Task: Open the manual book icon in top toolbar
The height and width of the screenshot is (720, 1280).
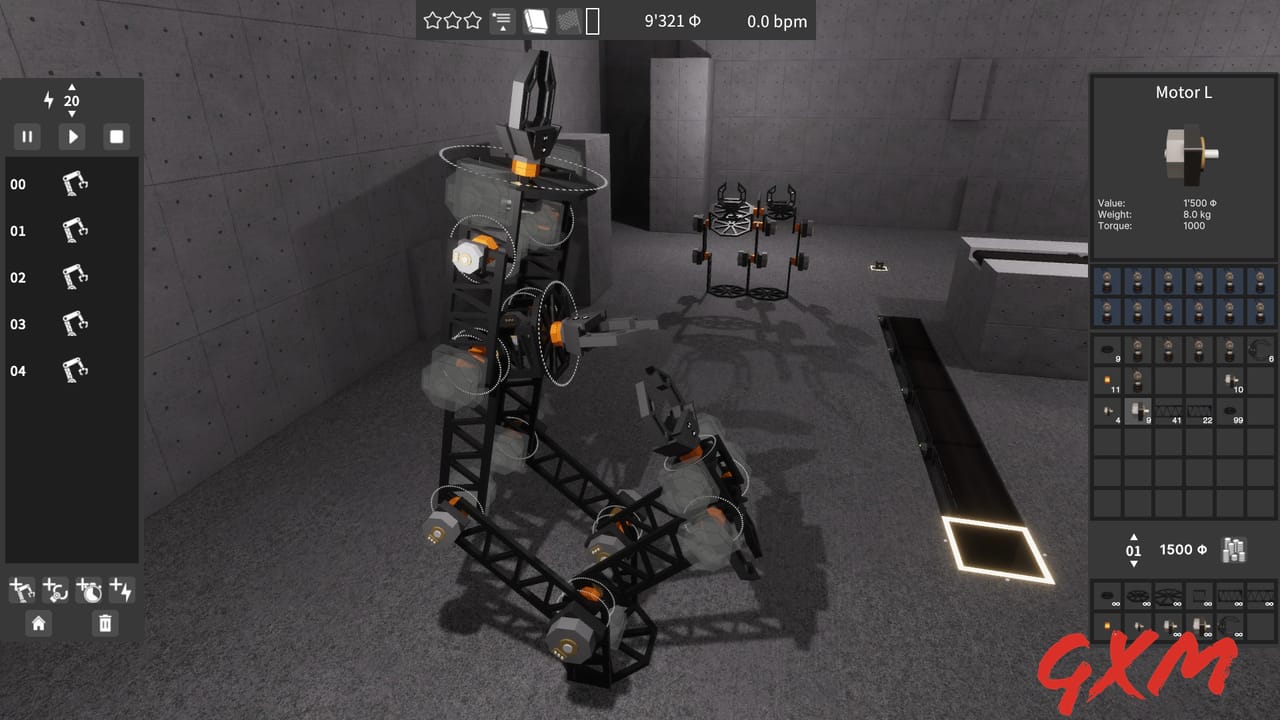Action: [536, 20]
